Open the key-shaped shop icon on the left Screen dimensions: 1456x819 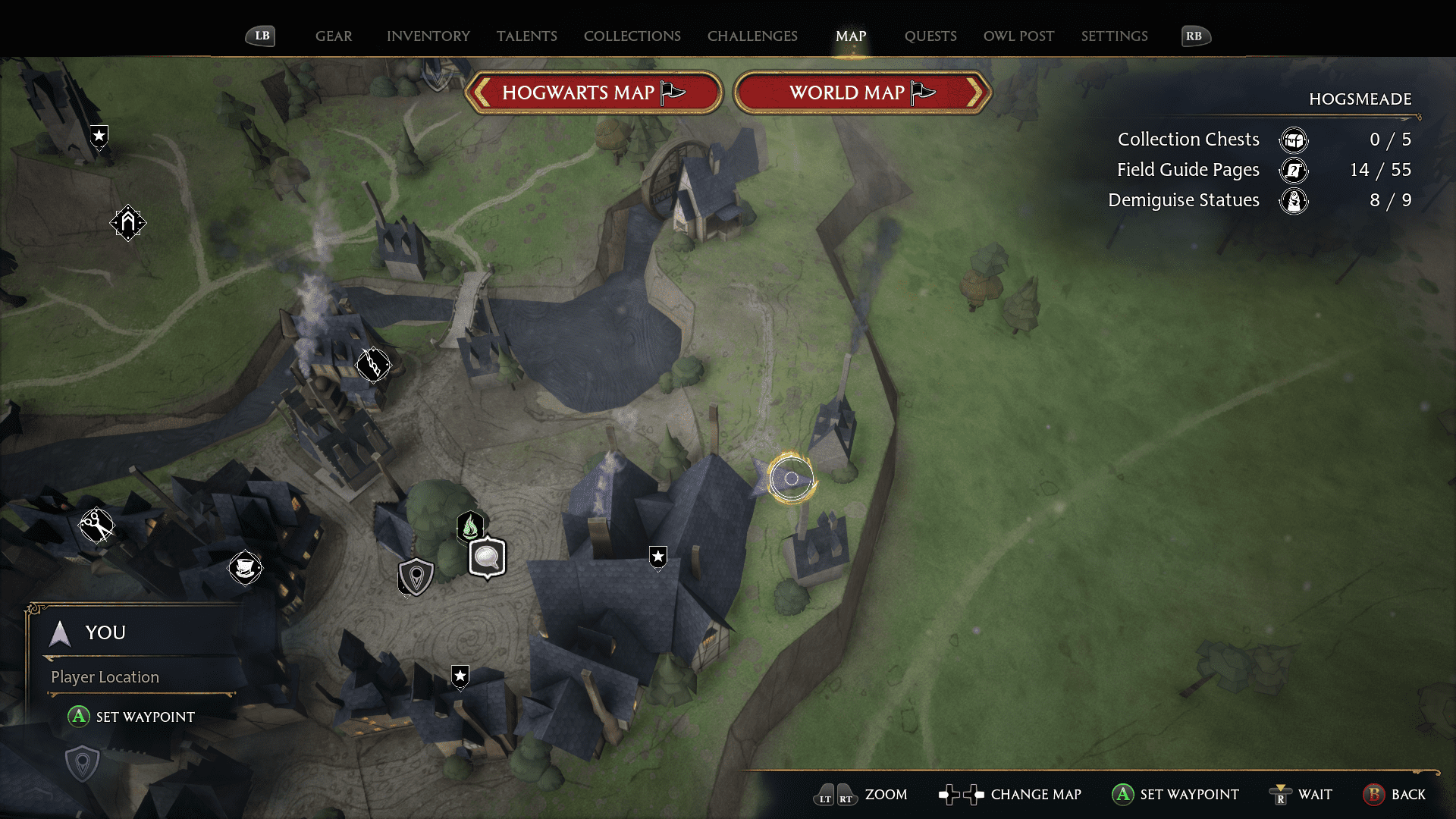pos(98,526)
